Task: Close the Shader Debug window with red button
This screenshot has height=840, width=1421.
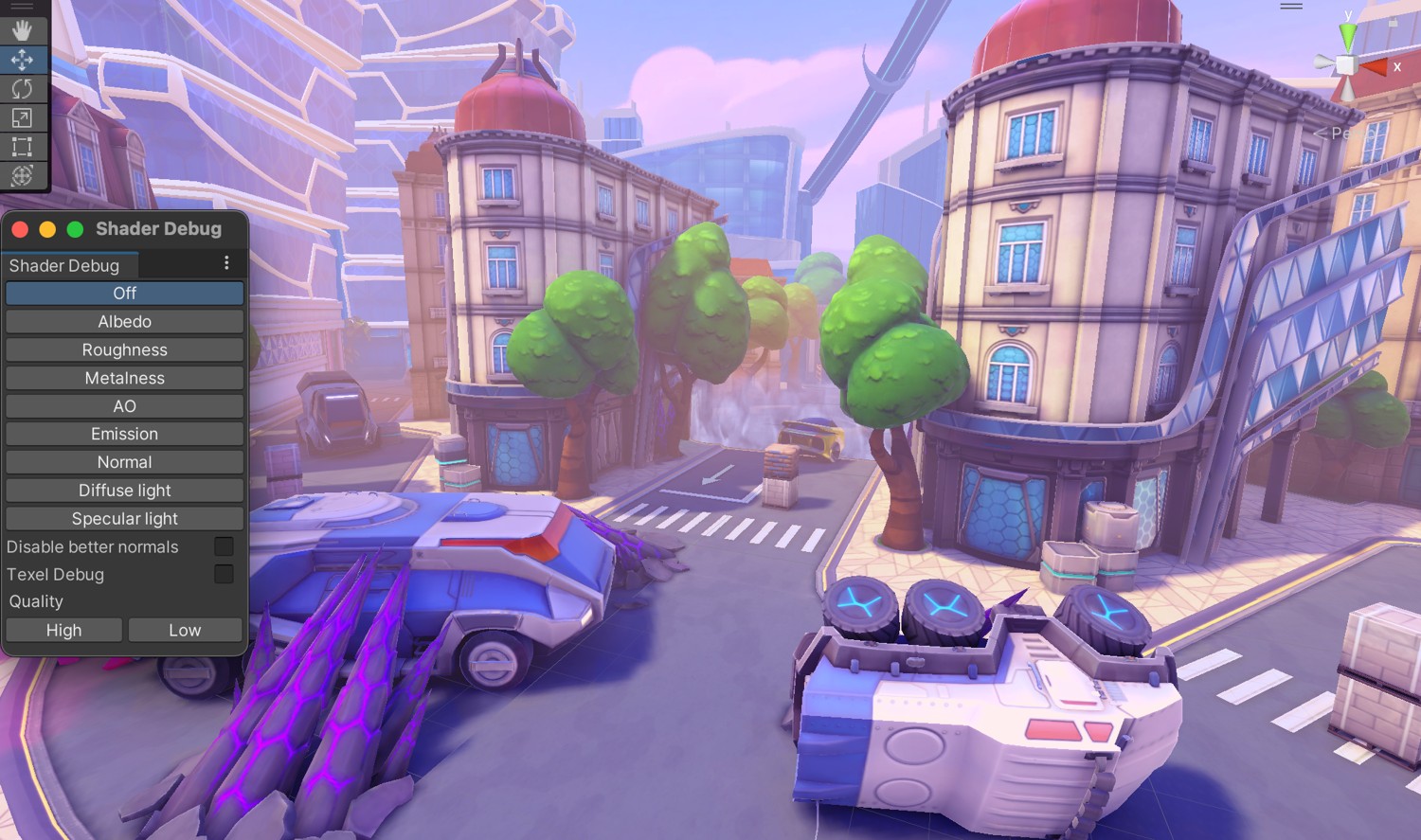Action: click(20, 229)
